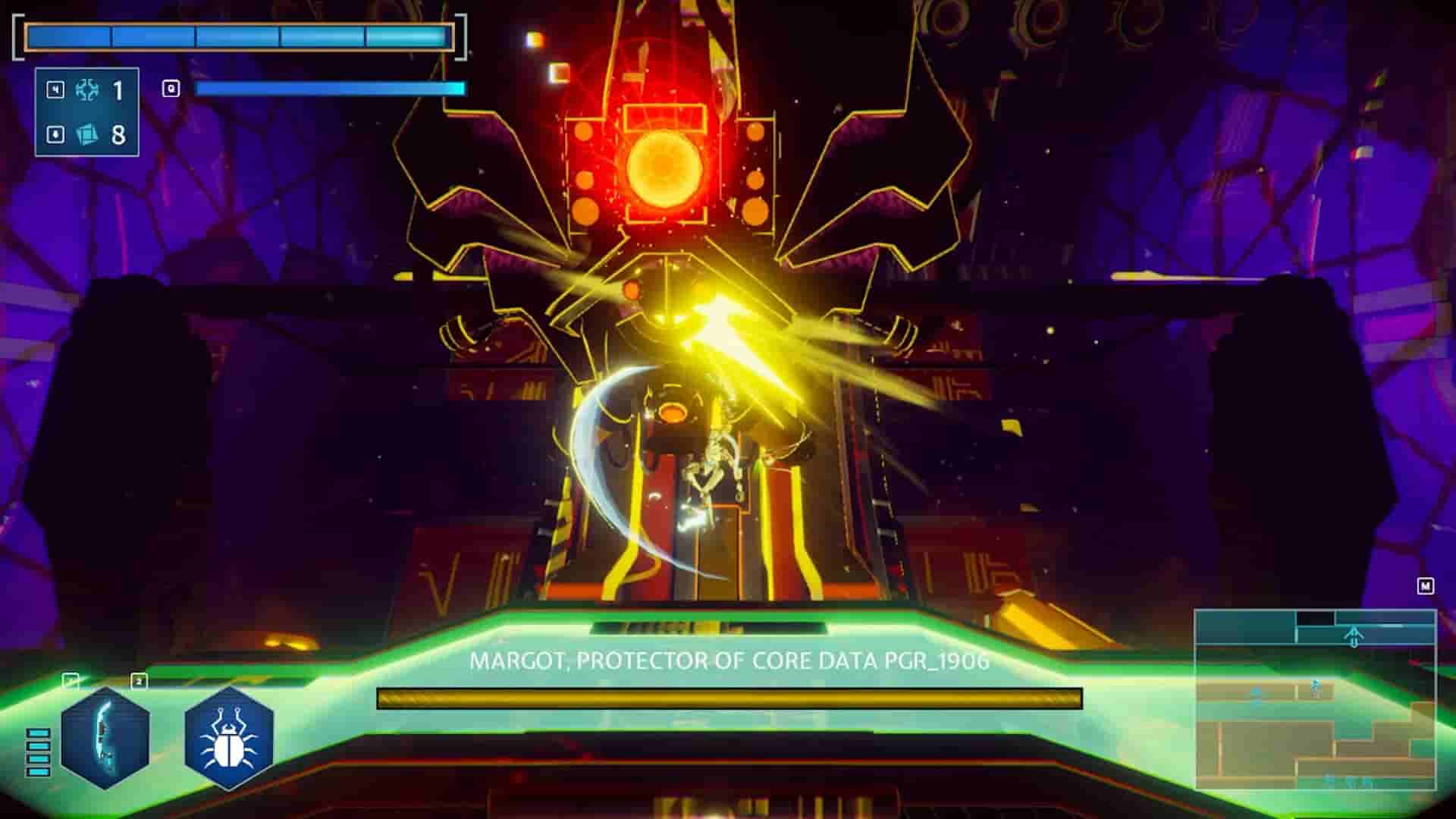Viewport: 1456px width, 819px height.
Task: Click the topmost charge pip near the blade ability
Action: pos(38,733)
